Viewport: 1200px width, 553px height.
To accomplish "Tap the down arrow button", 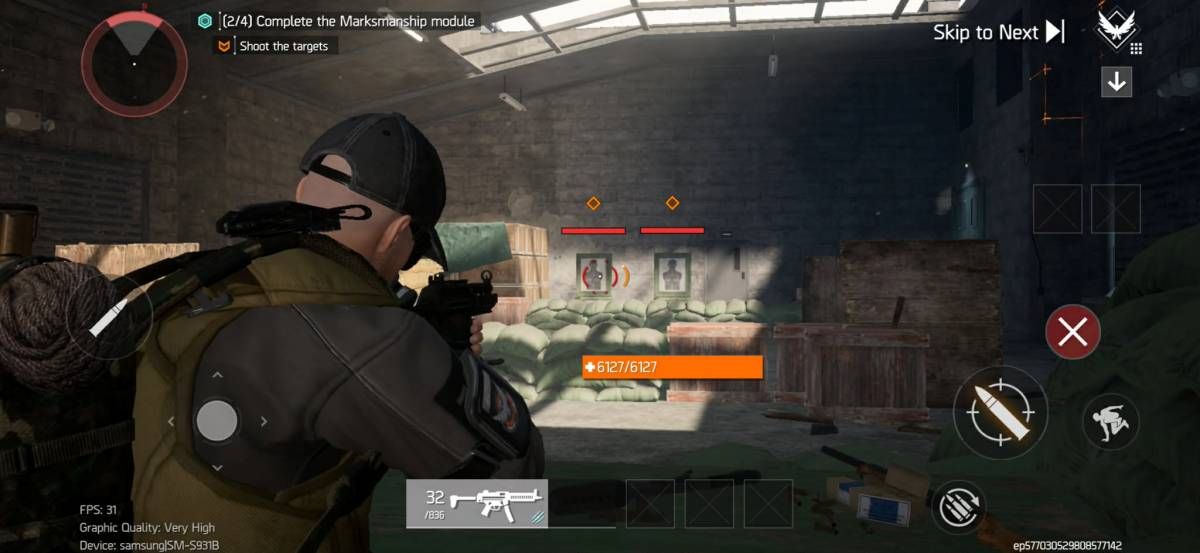I will tap(1117, 82).
